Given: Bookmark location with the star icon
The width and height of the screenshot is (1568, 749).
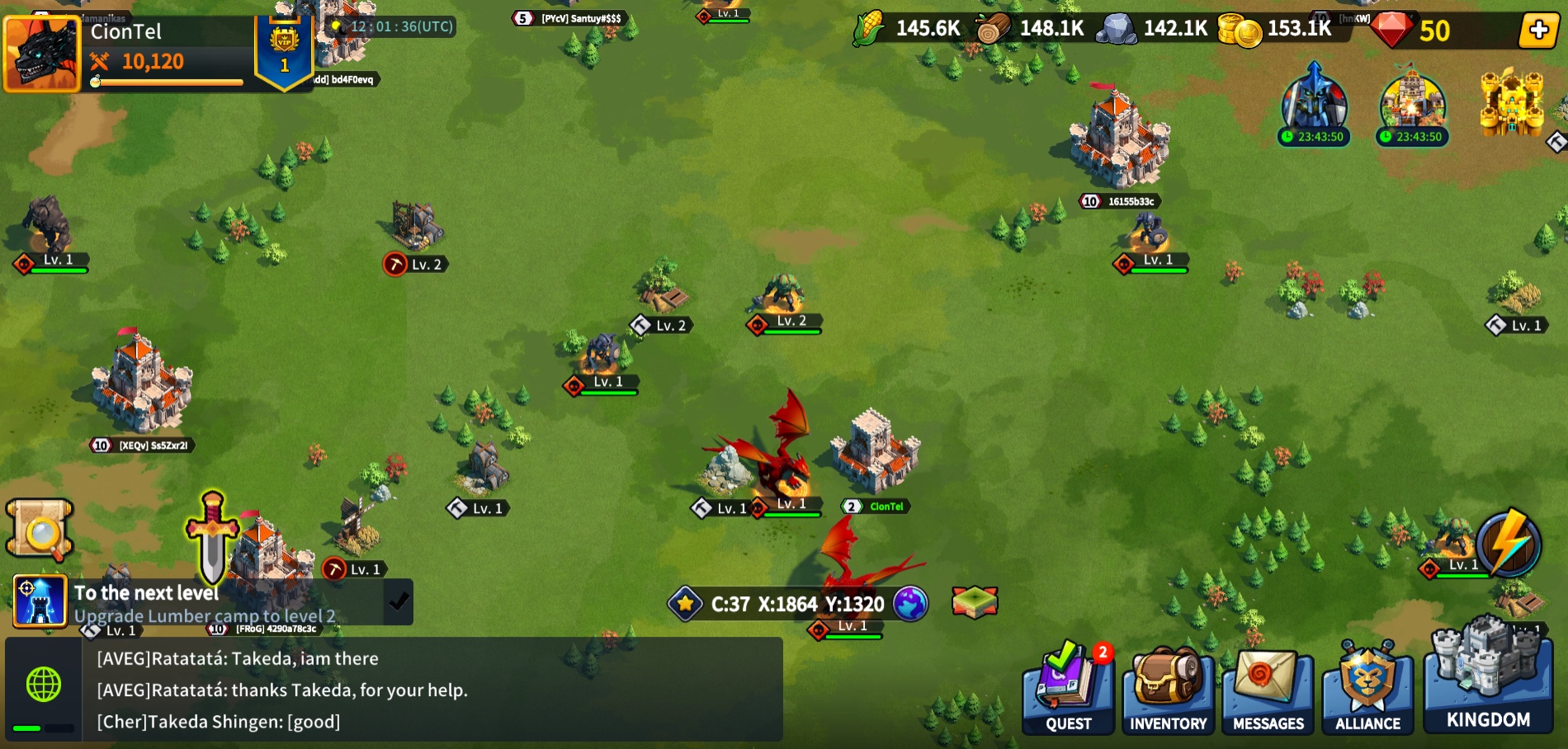Looking at the screenshot, I should pyautogui.click(x=685, y=604).
